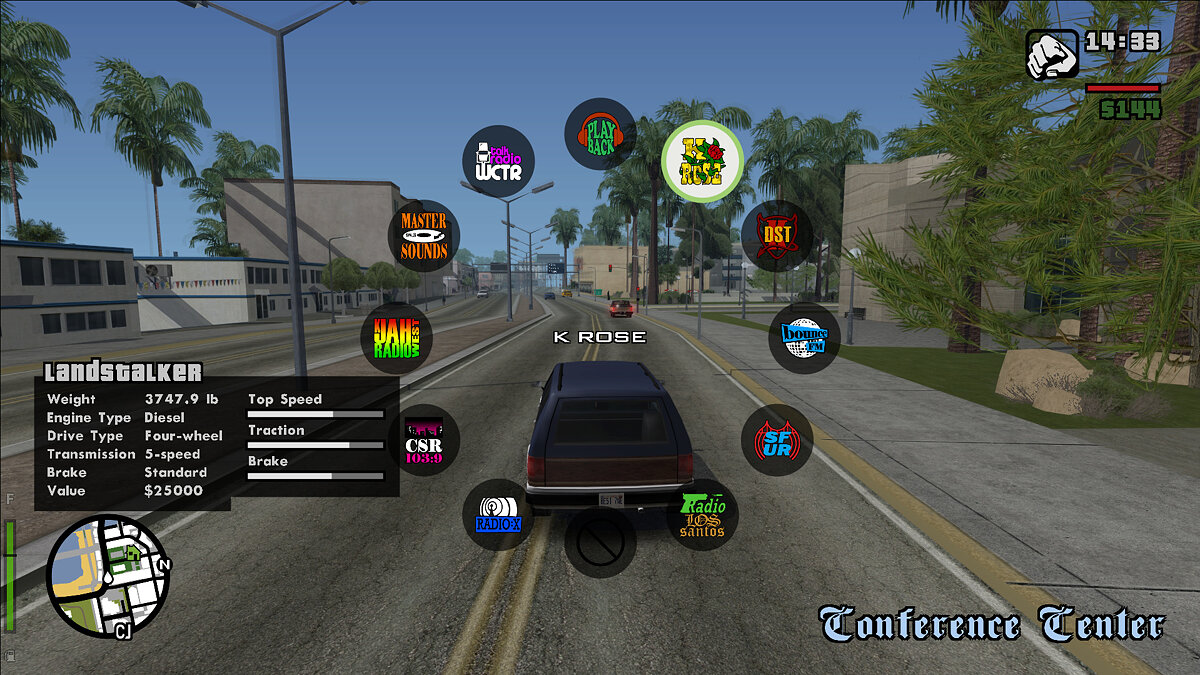Tune to WCTR talk radio
This screenshot has width=1200, height=675.
[x=498, y=161]
